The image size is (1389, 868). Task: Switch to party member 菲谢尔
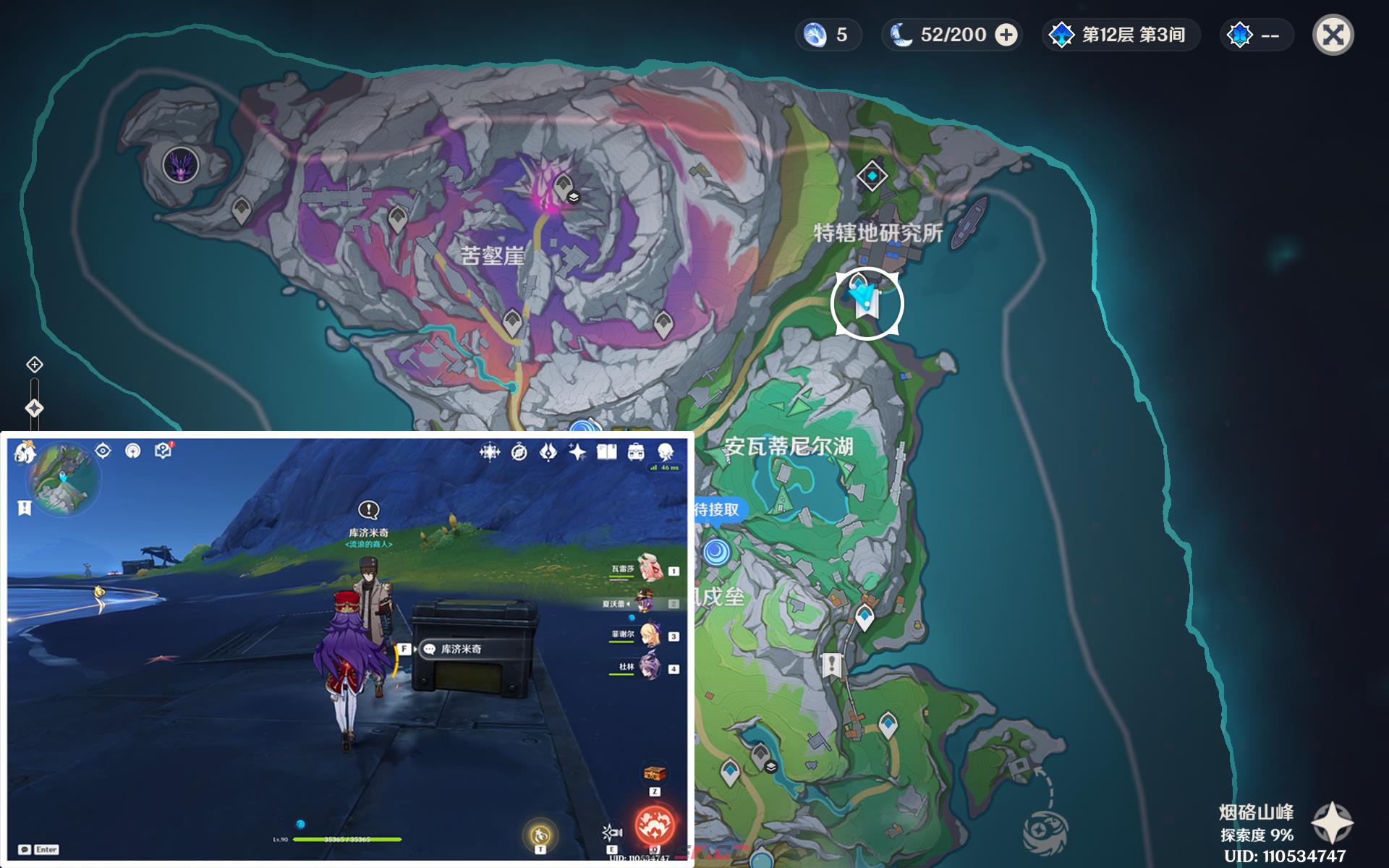(649, 635)
